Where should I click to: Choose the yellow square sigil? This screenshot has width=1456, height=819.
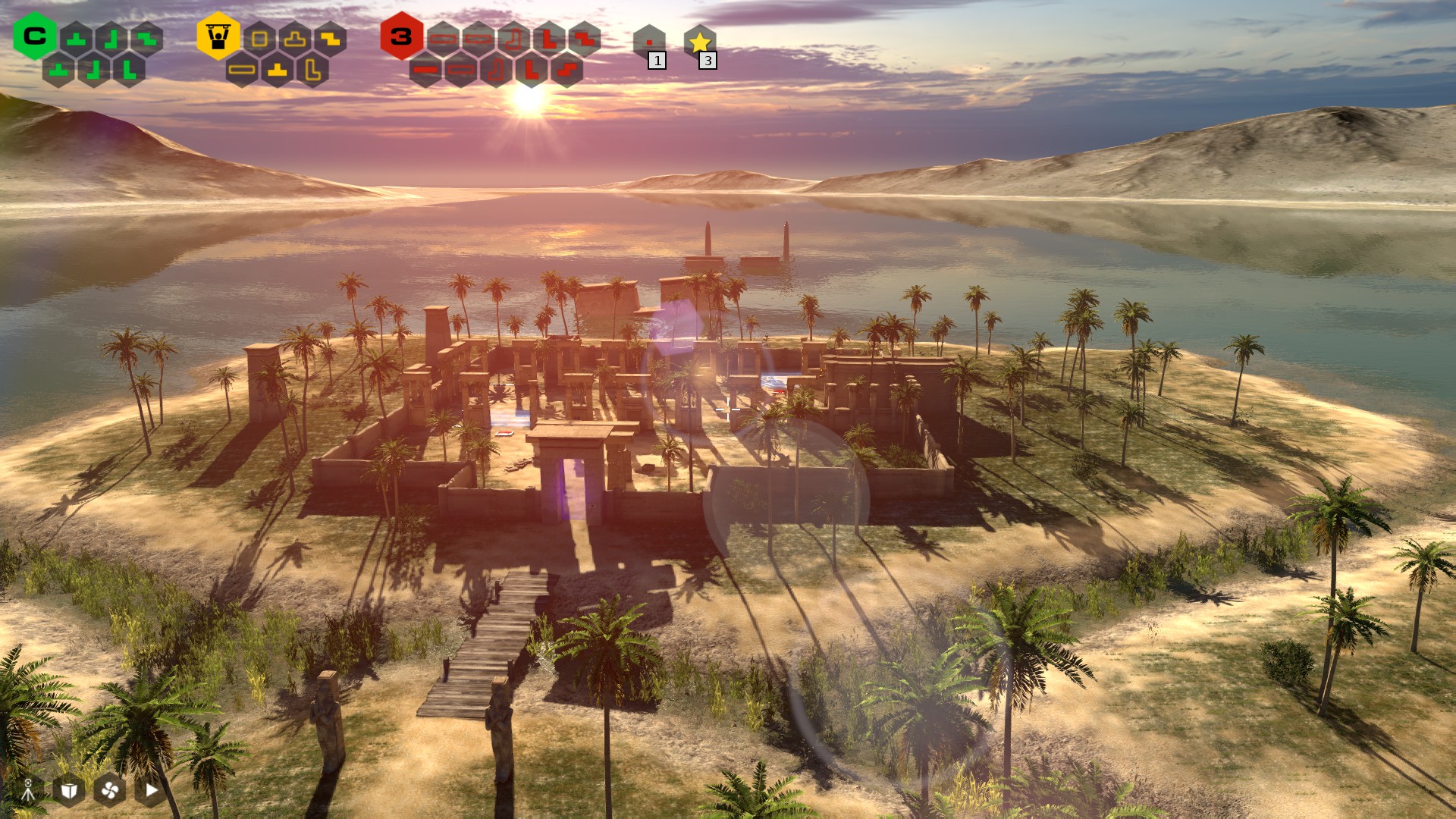(259, 39)
